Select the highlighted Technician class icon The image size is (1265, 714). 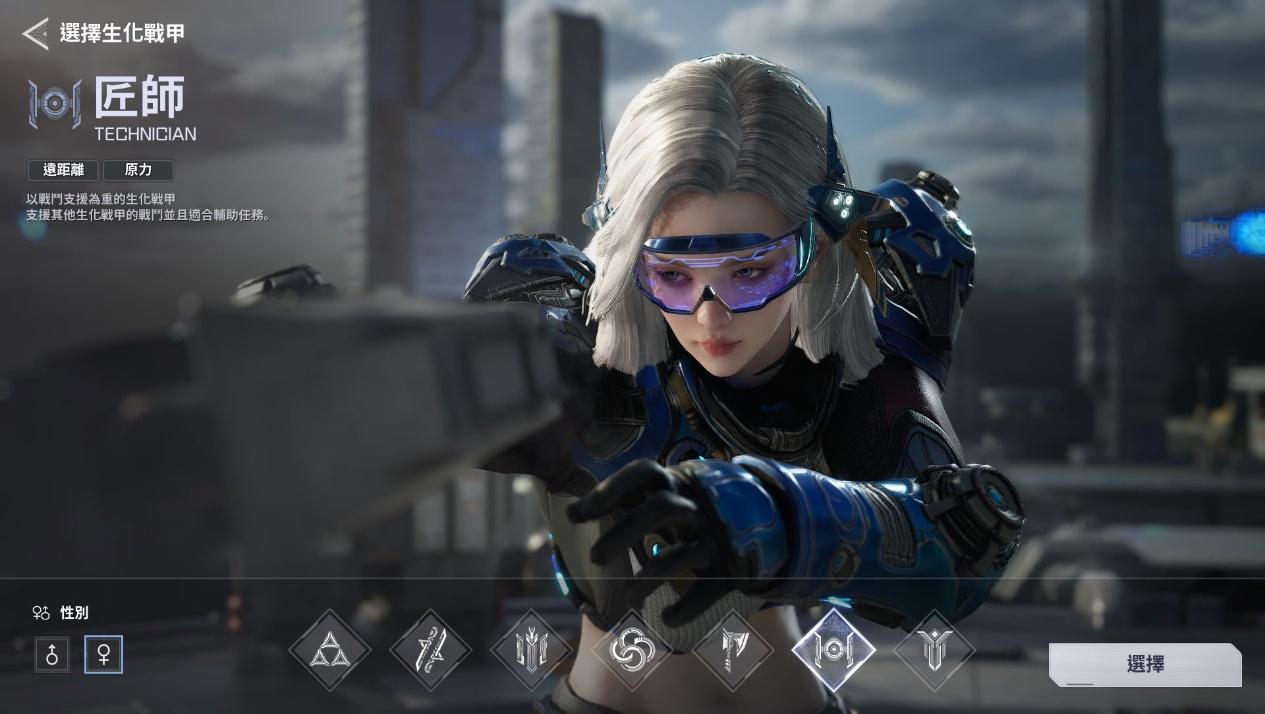tap(833, 650)
